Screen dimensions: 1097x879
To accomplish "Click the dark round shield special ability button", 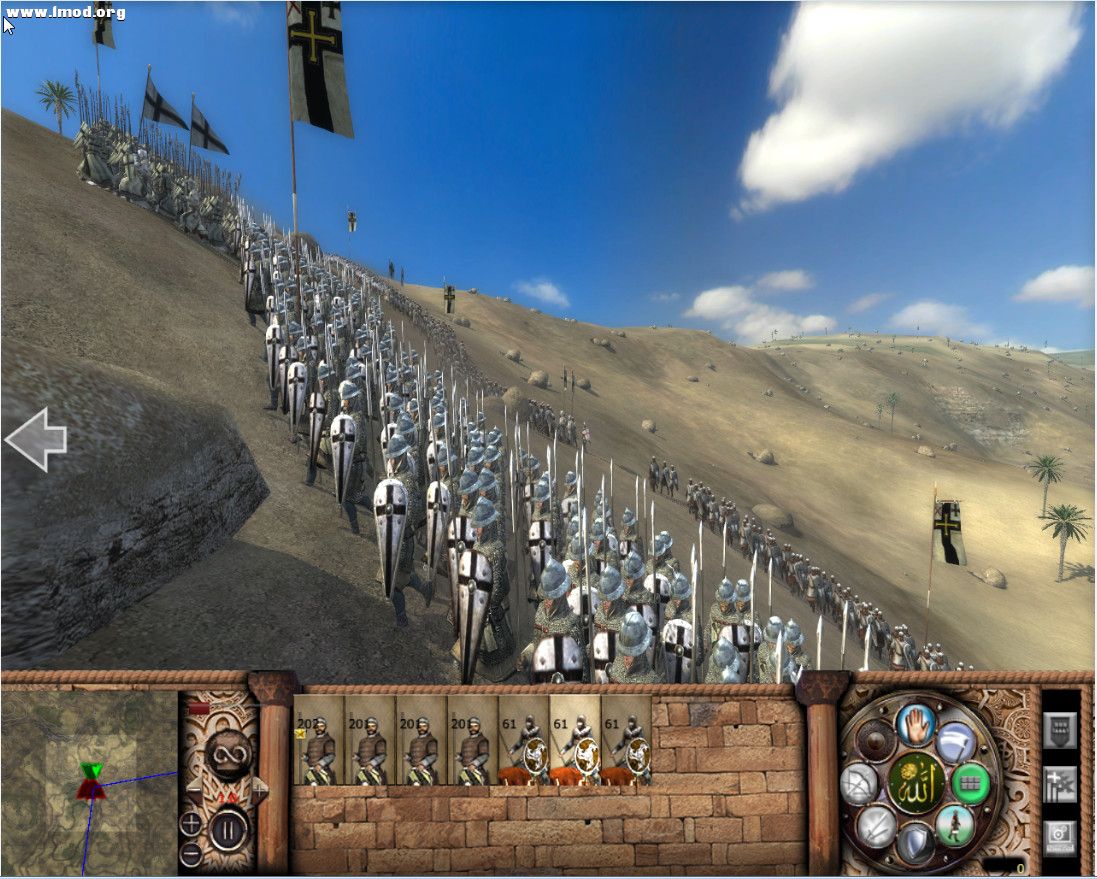I will [876, 740].
